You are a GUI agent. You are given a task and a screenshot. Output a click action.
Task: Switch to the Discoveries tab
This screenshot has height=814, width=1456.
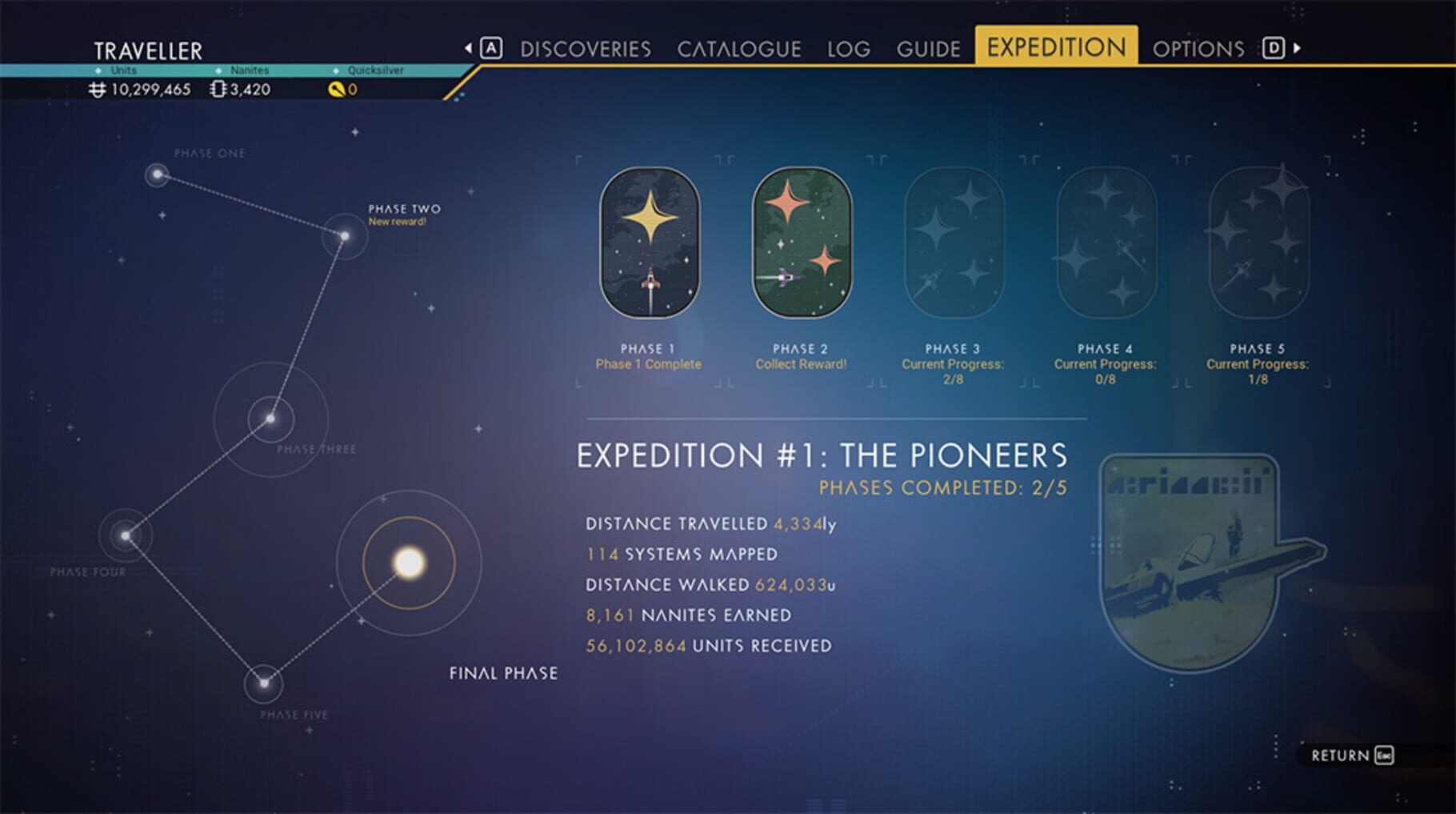(x=585, y=48)
